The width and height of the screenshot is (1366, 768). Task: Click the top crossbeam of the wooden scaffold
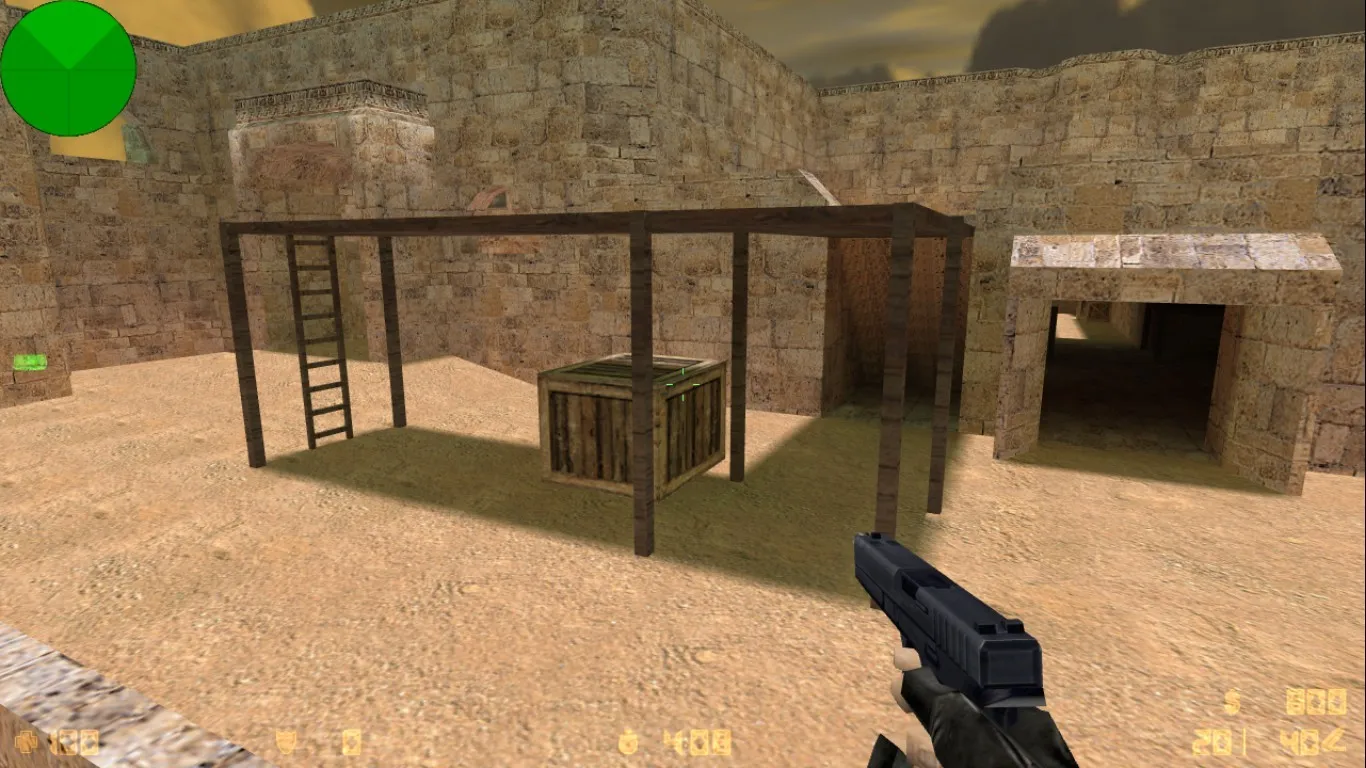[x=570, y=220]
